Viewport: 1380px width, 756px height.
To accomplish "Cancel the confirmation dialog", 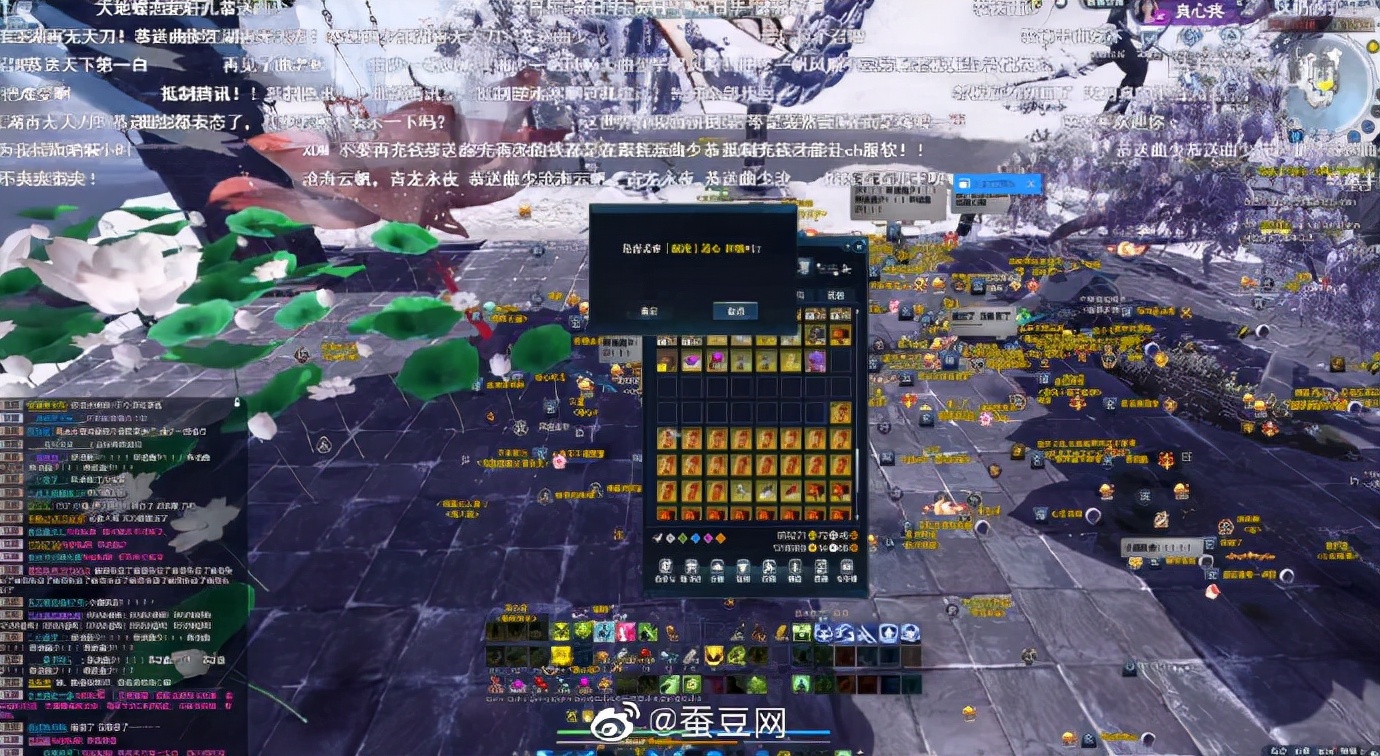I will point(735,311).
